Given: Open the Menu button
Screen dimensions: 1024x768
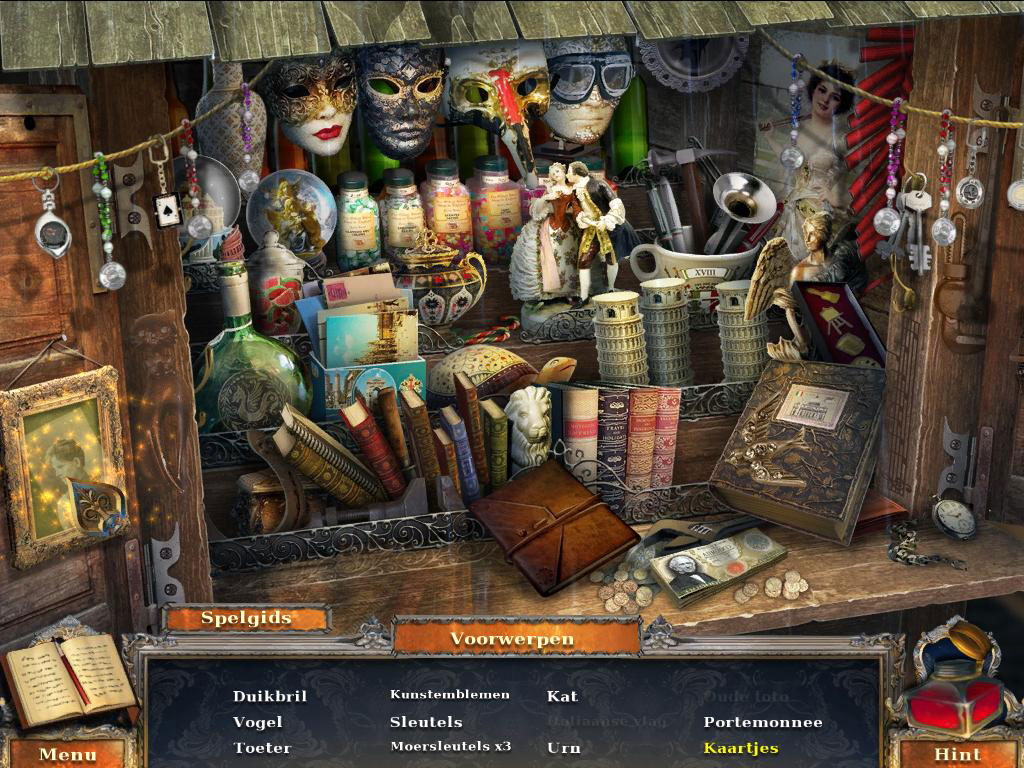Looking at the screenshot, I should coord(68,752).
